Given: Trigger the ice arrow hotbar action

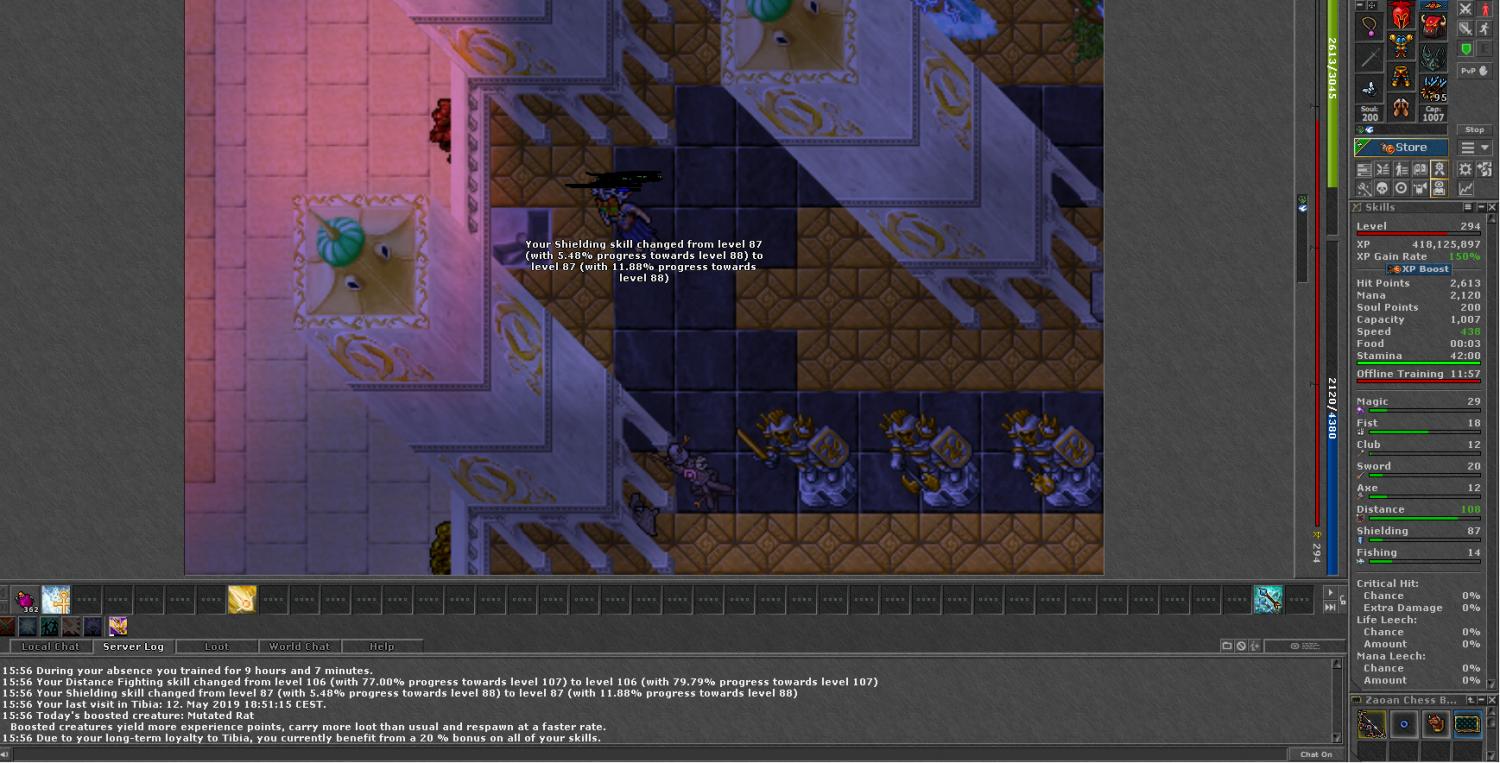Looking at the screenshot, I should click(x=1268, y=600).
